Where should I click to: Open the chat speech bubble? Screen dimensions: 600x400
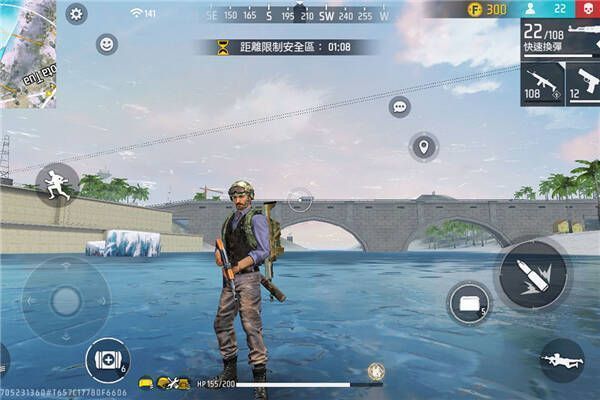pos(400,106)
